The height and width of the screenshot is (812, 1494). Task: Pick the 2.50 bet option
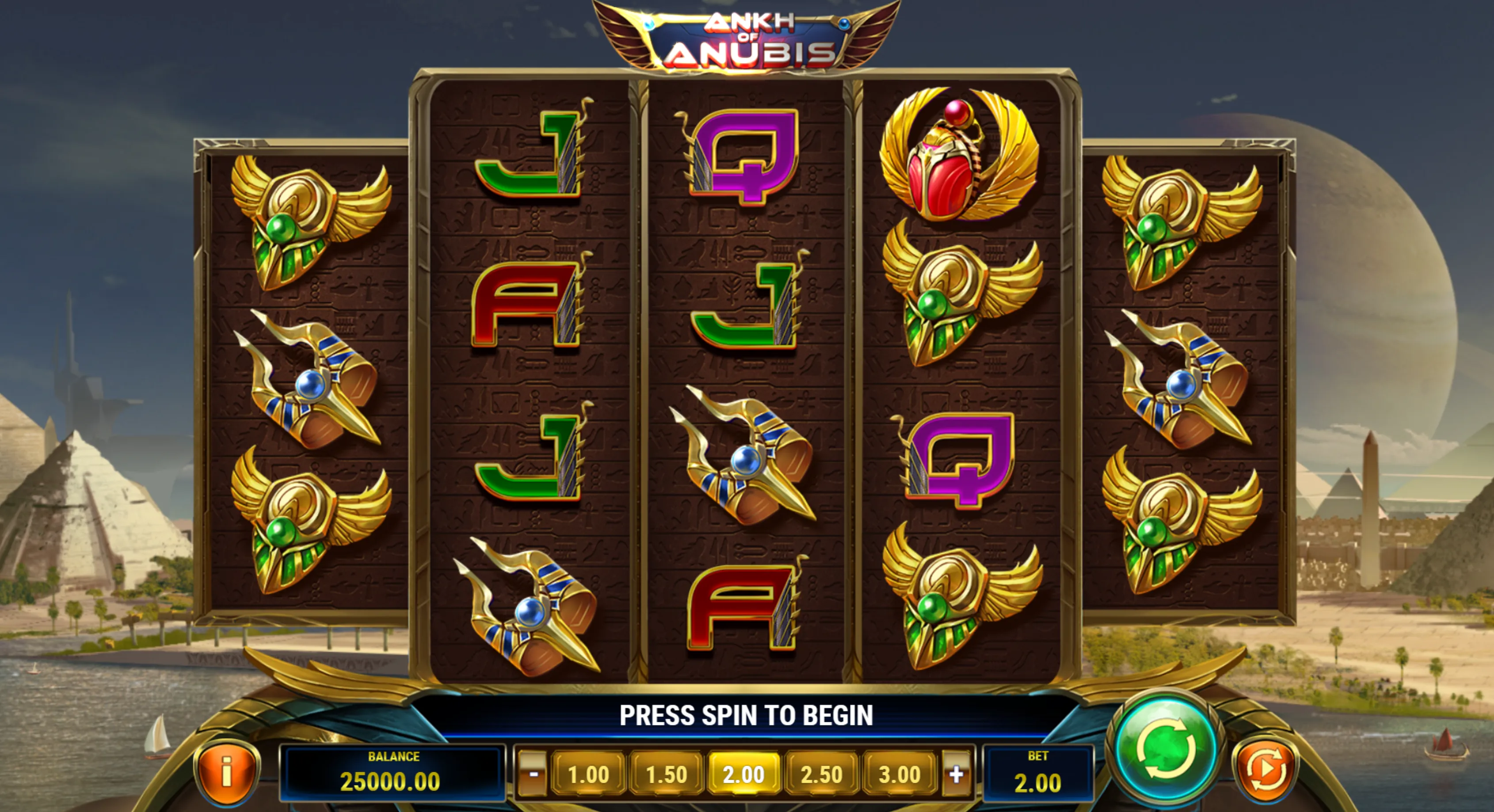[x=821, y=774]
